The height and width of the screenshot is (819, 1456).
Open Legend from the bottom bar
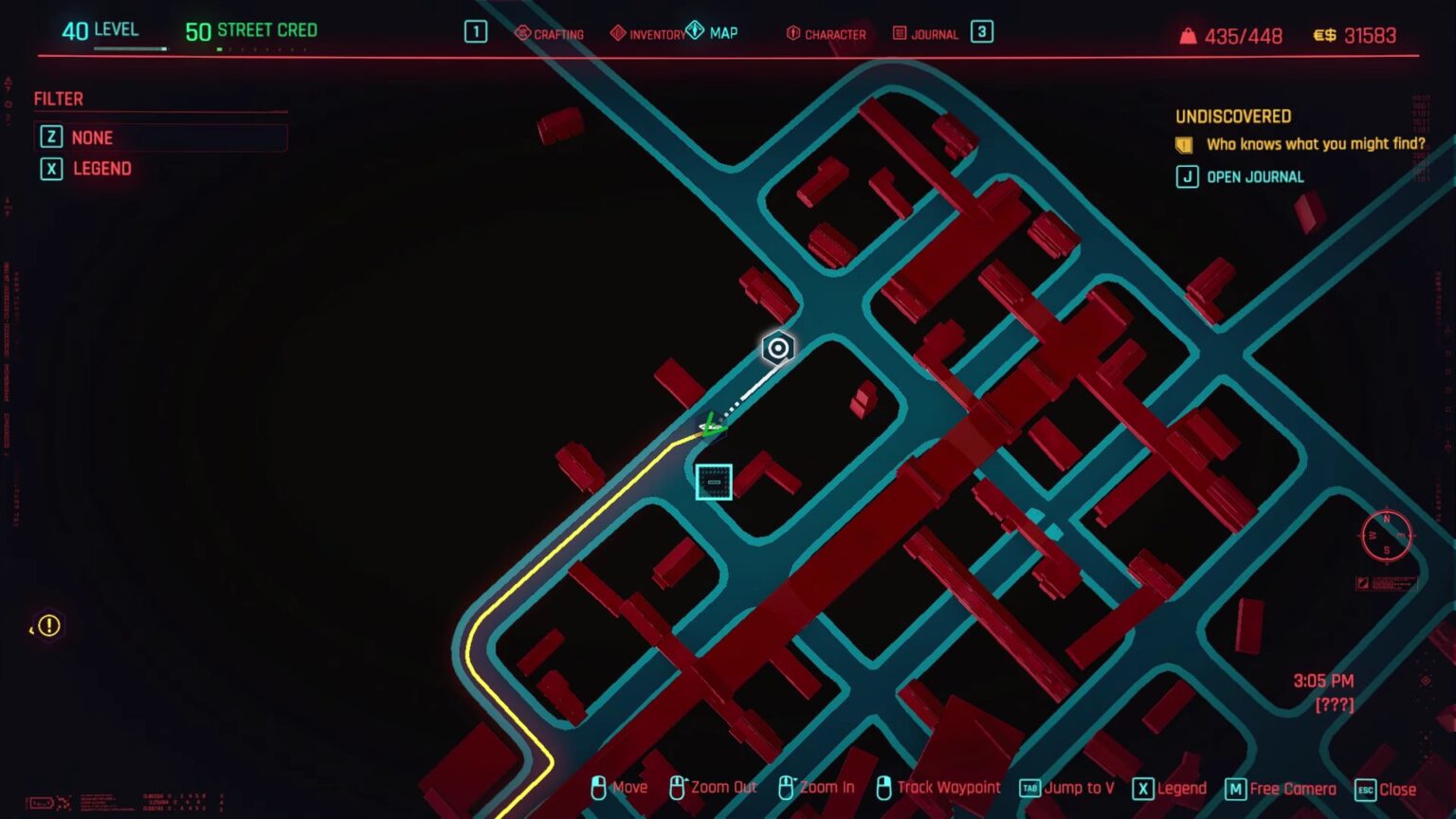click(x=1170, y=789)
